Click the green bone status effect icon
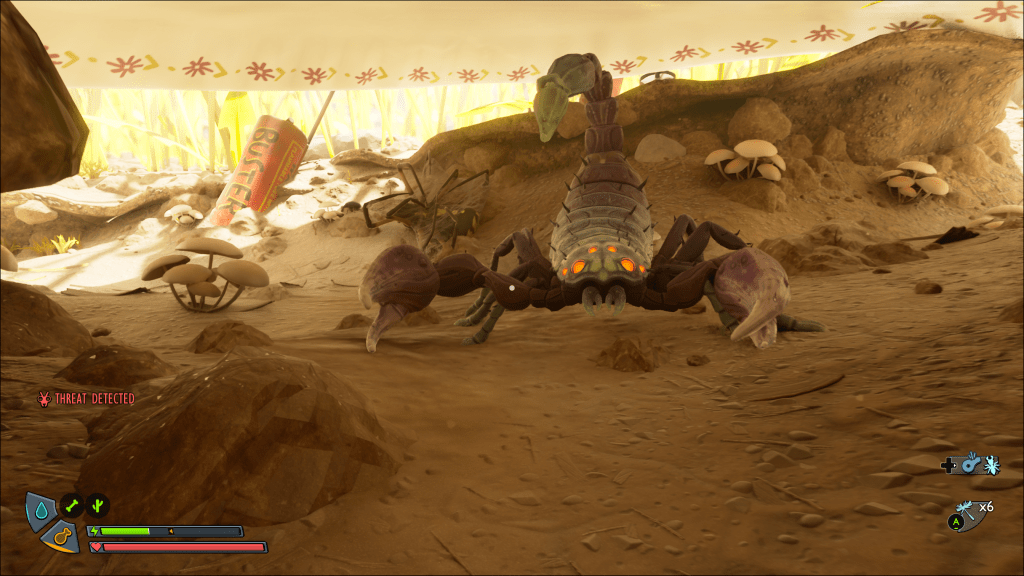 (72, 505)
